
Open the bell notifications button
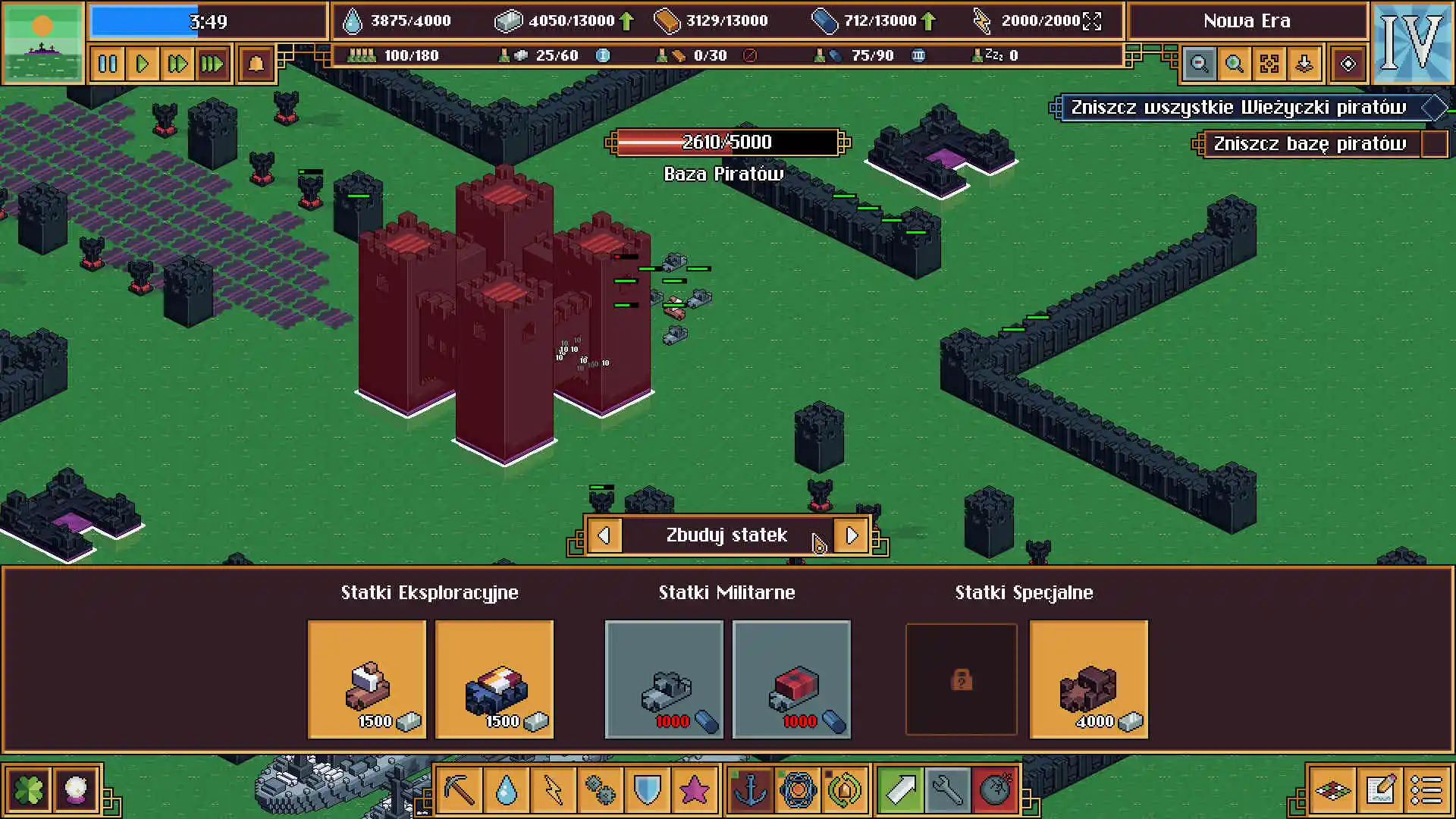tap(256, 64)
